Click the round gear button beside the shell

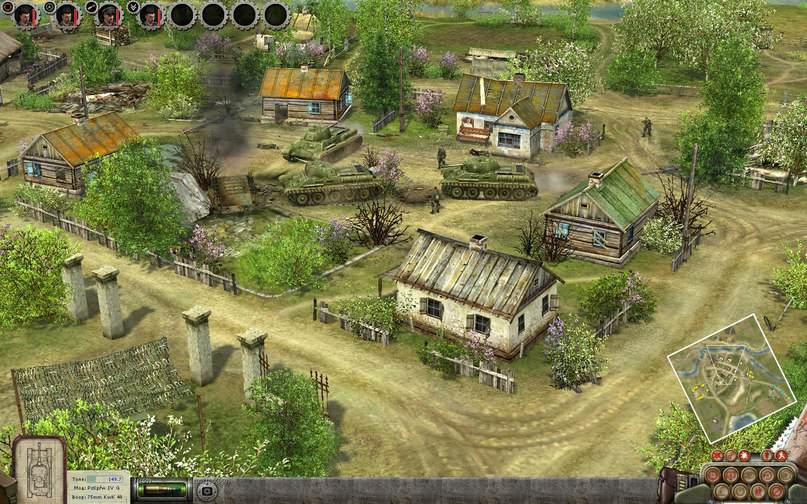pos(207,491)
